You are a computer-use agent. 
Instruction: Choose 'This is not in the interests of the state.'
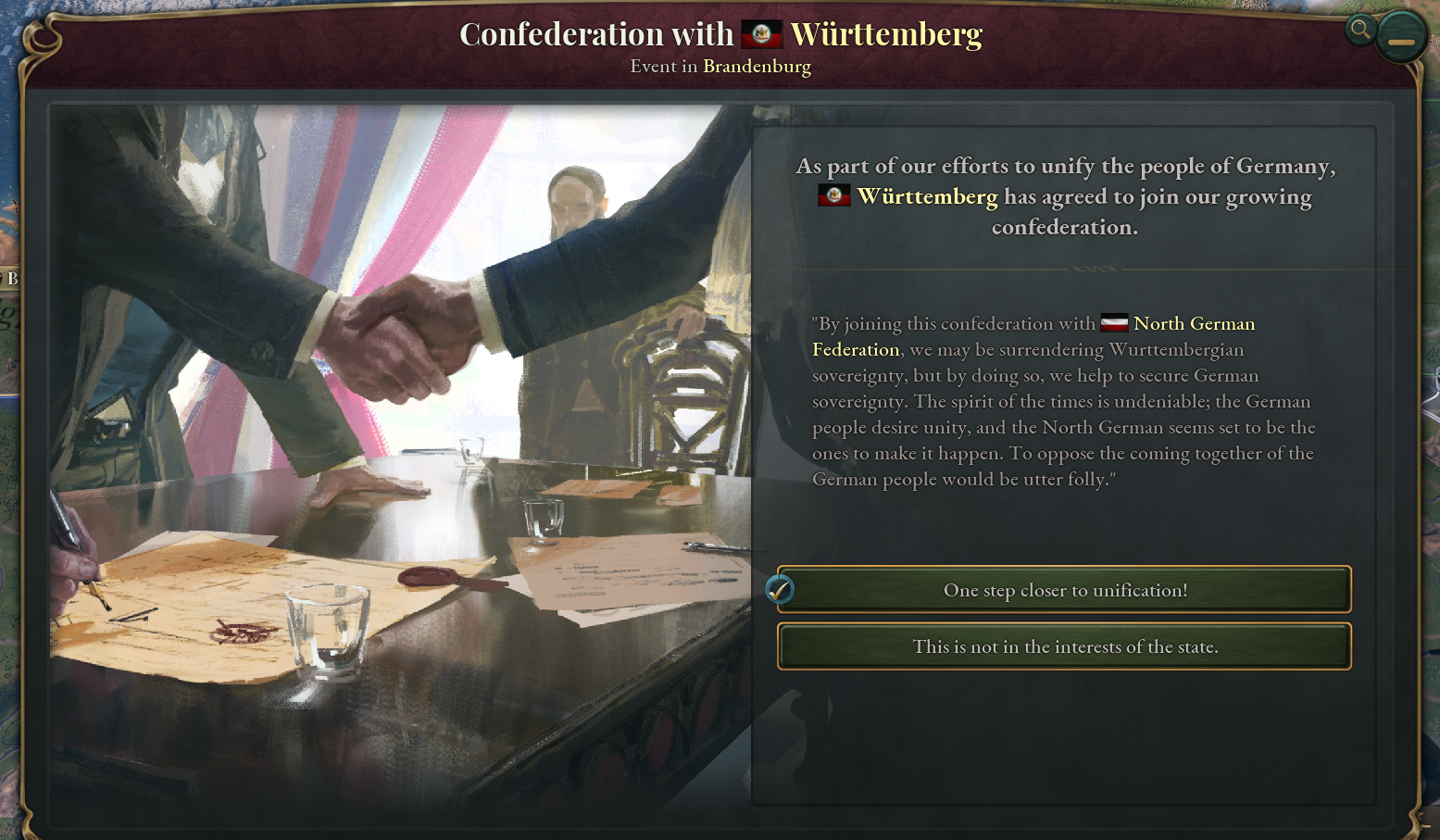(1065, 646)
